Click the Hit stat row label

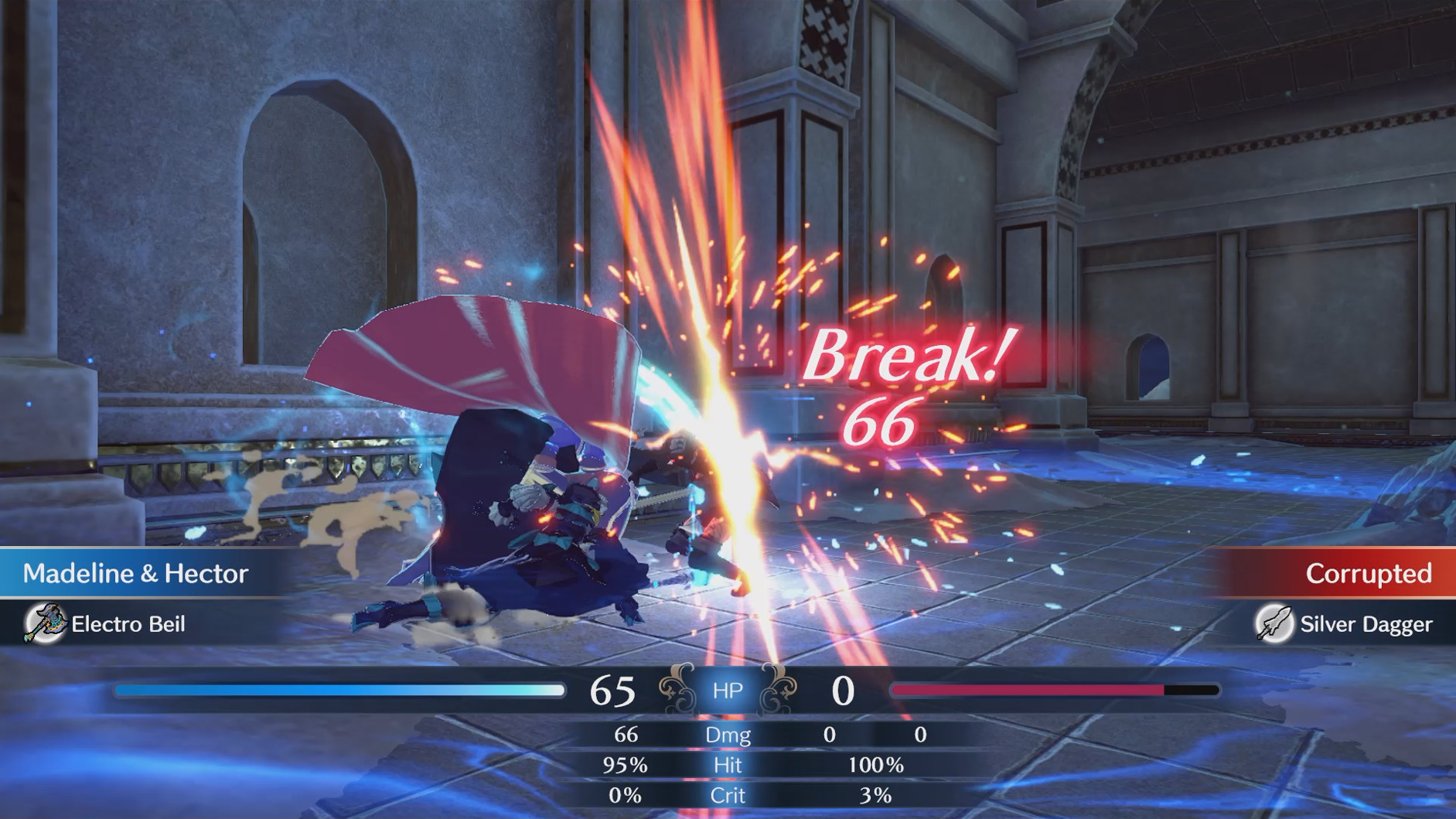point(728,766)
